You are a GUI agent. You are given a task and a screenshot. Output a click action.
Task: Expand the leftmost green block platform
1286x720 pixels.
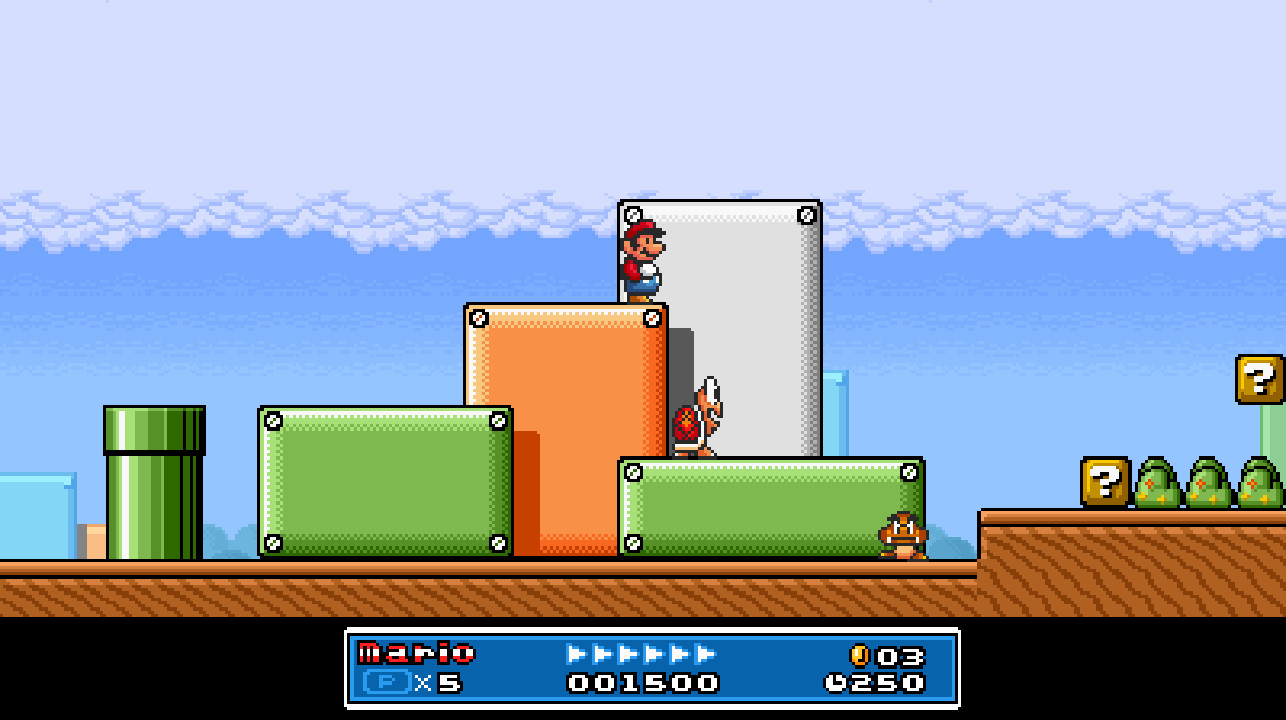pyautogui.click(x=385, y=480)
